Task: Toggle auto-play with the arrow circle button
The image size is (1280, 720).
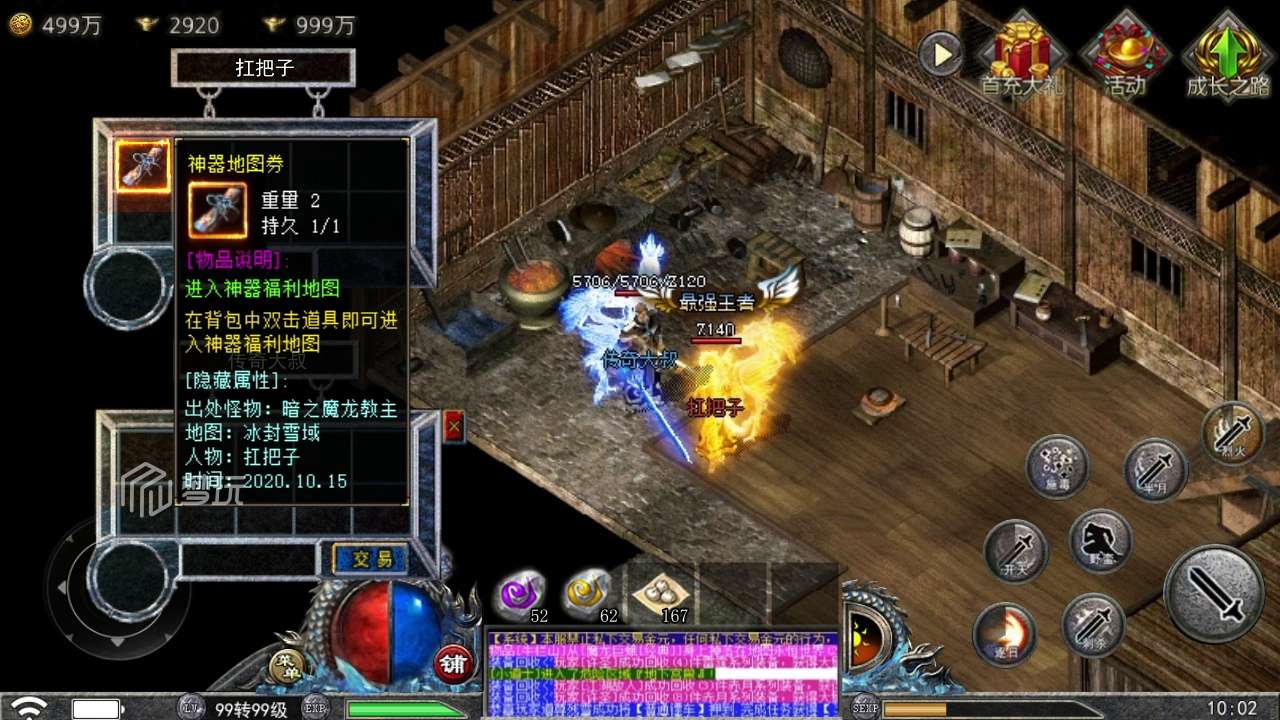Action: [x=938, y=52]
